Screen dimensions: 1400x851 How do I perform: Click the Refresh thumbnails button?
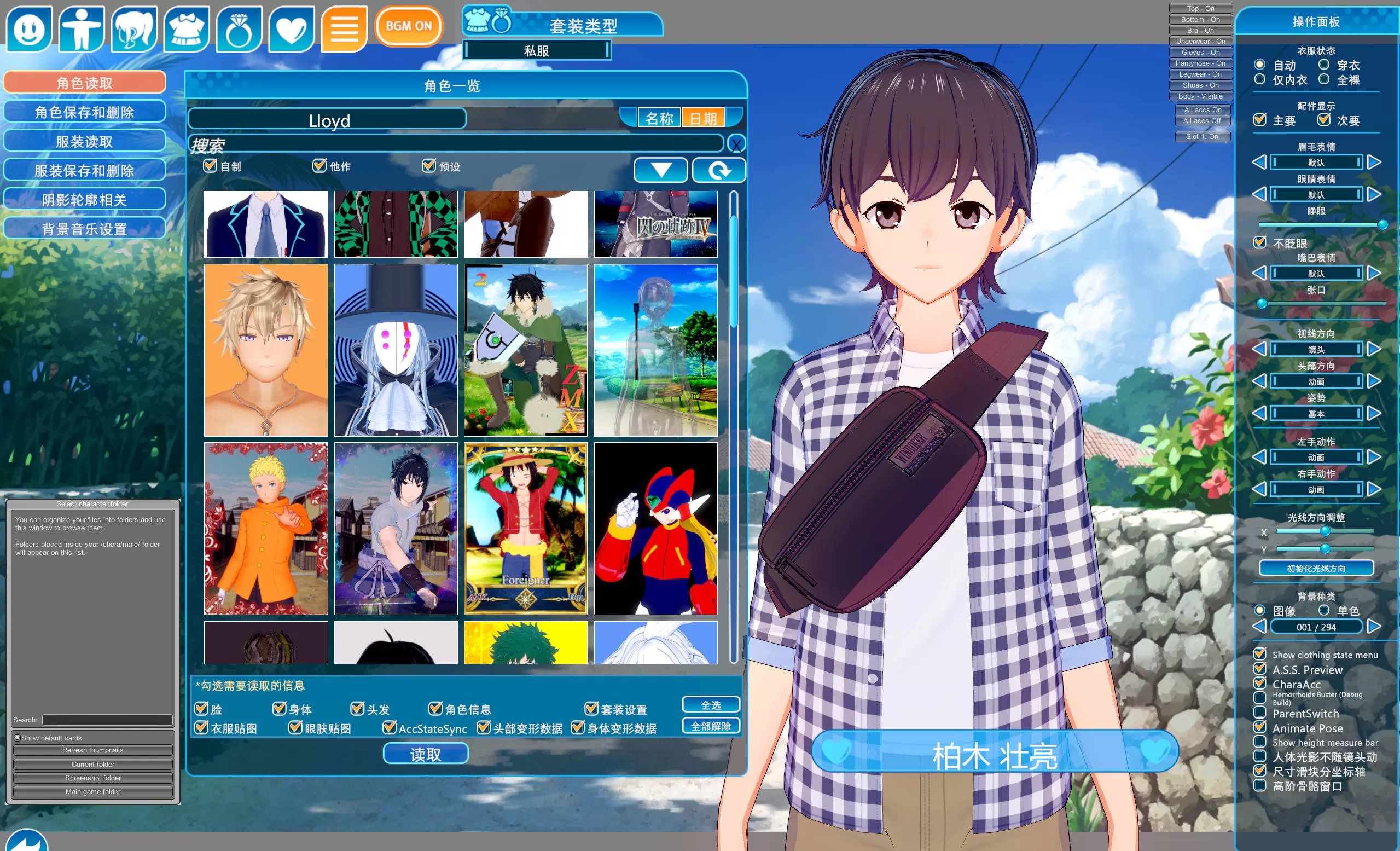pos(92,750)
